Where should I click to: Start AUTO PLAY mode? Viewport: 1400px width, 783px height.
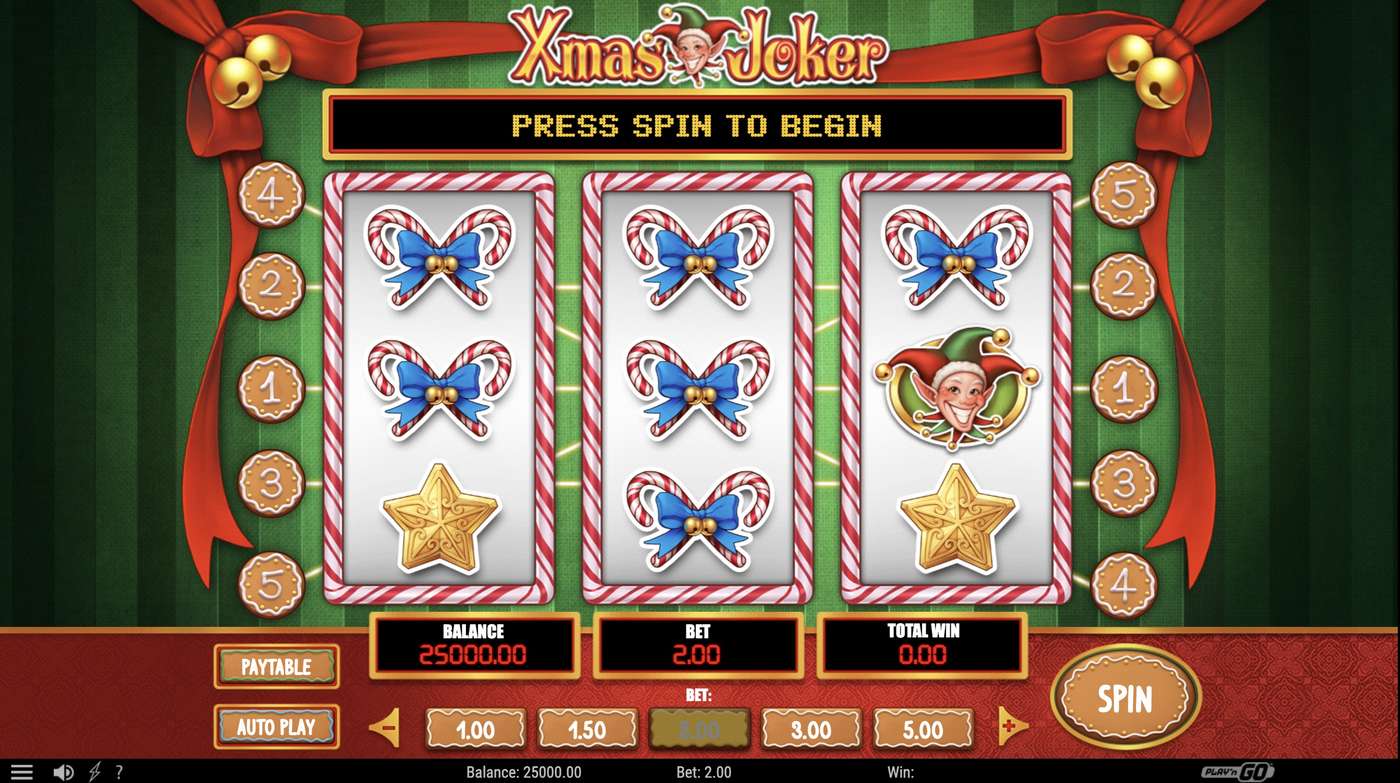(276, 727)
